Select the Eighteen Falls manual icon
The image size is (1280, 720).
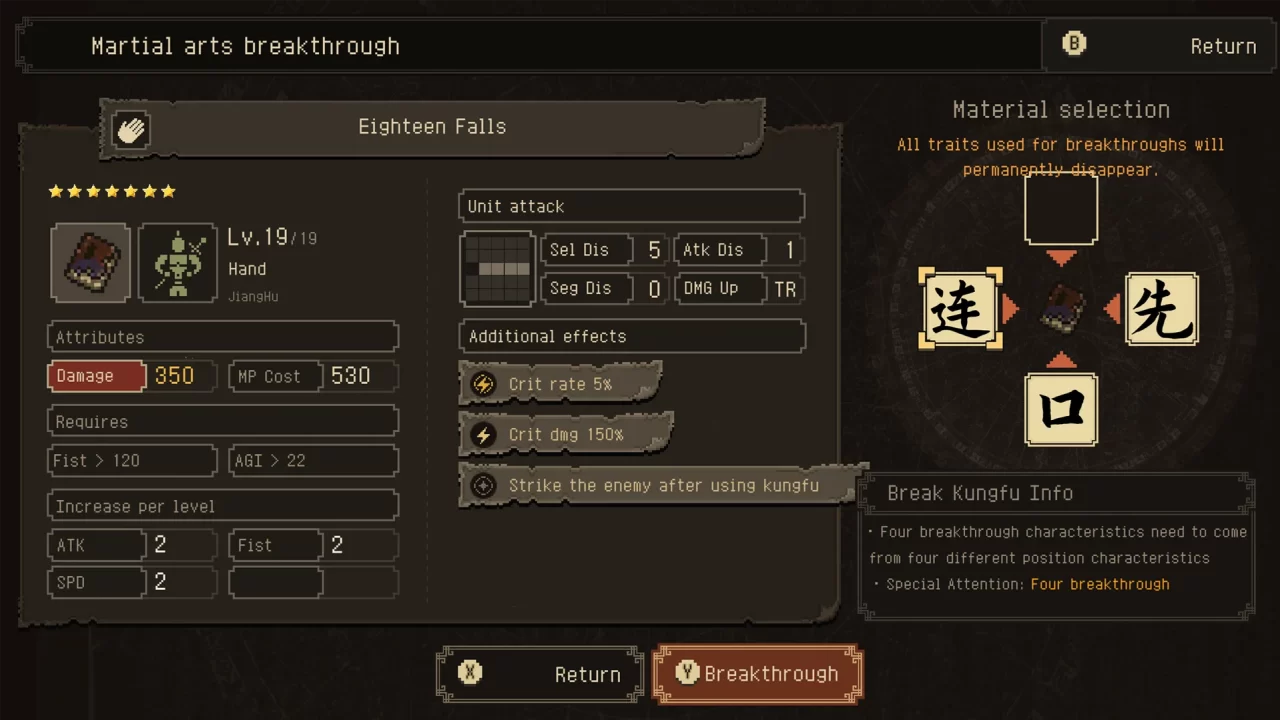(x=90, y=263)
